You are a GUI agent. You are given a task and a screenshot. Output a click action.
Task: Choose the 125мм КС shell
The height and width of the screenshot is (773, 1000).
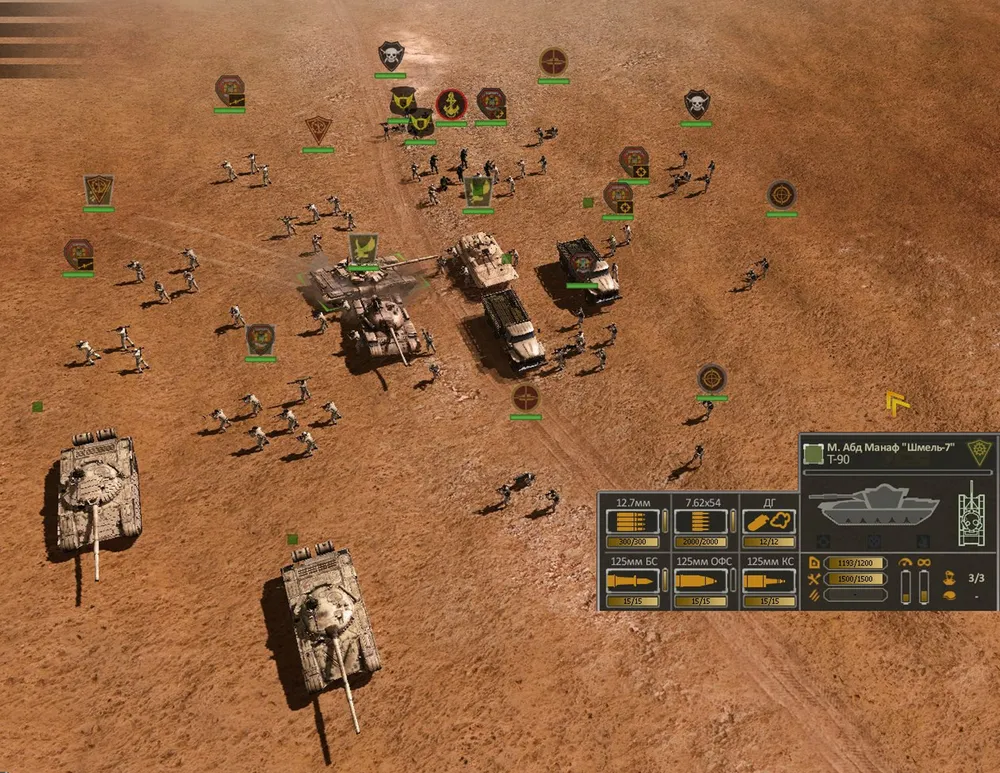(x=769, y=582)
